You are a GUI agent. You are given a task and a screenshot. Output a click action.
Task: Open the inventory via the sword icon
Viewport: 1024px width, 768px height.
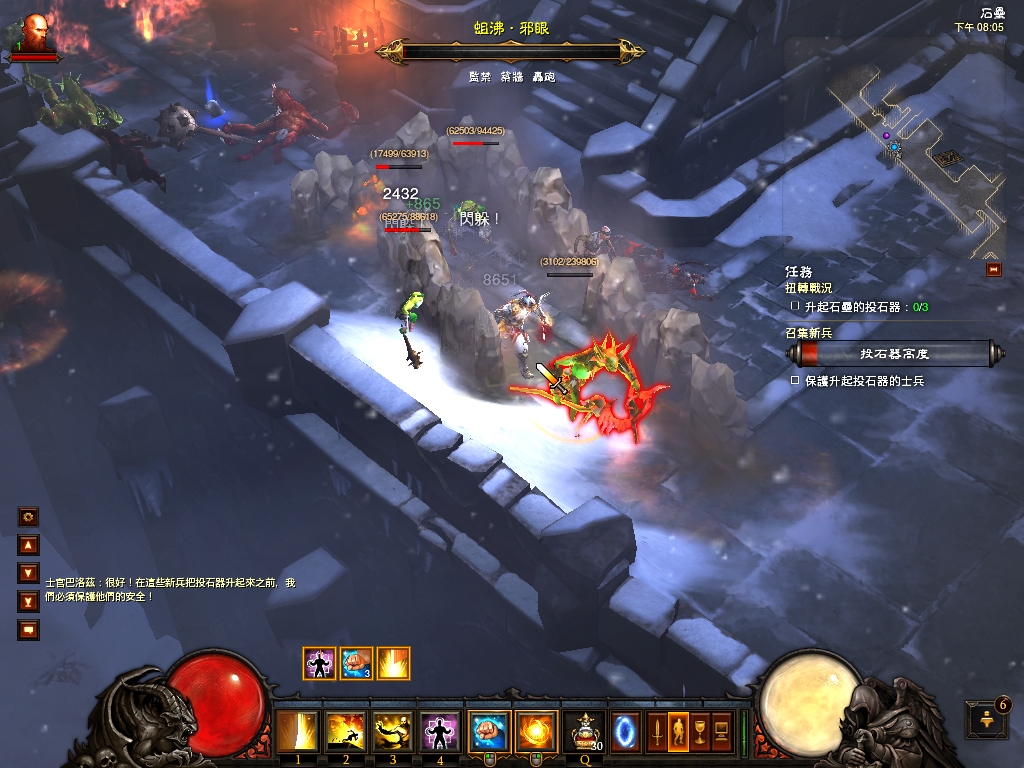(x=657, y=732)
